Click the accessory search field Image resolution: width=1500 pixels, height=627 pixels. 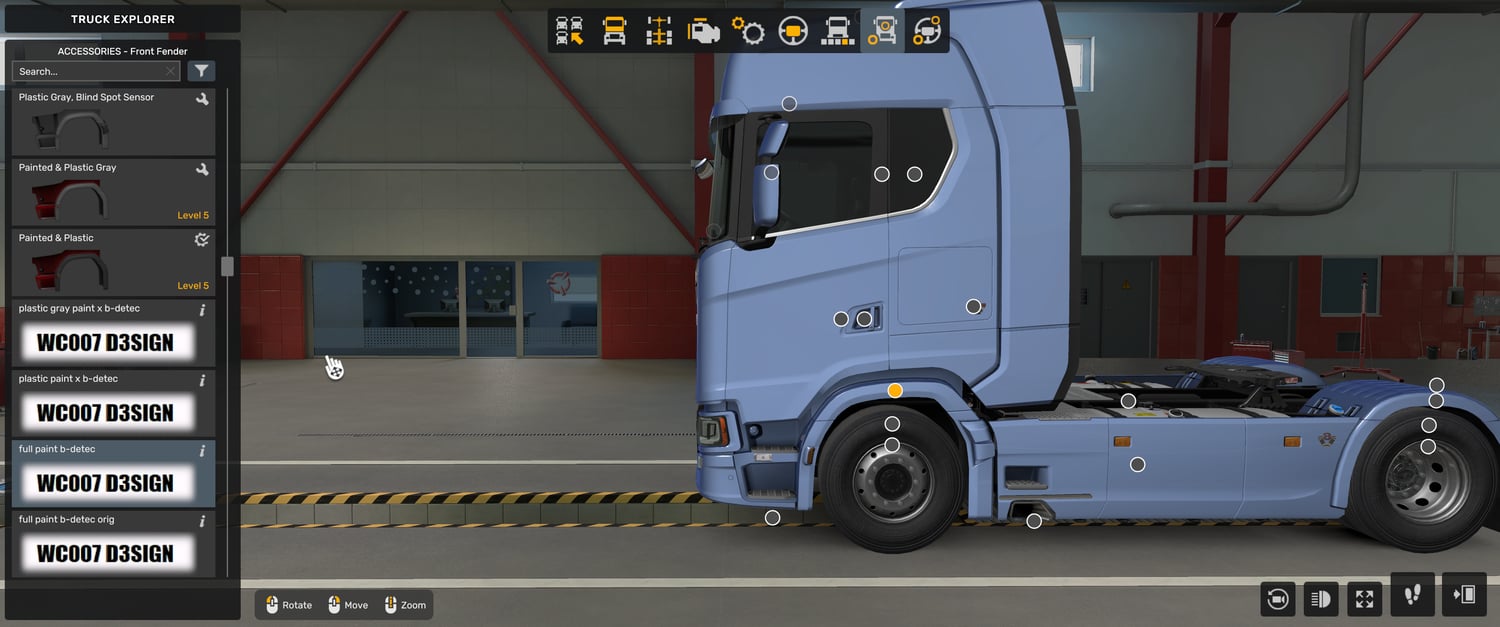88,71
